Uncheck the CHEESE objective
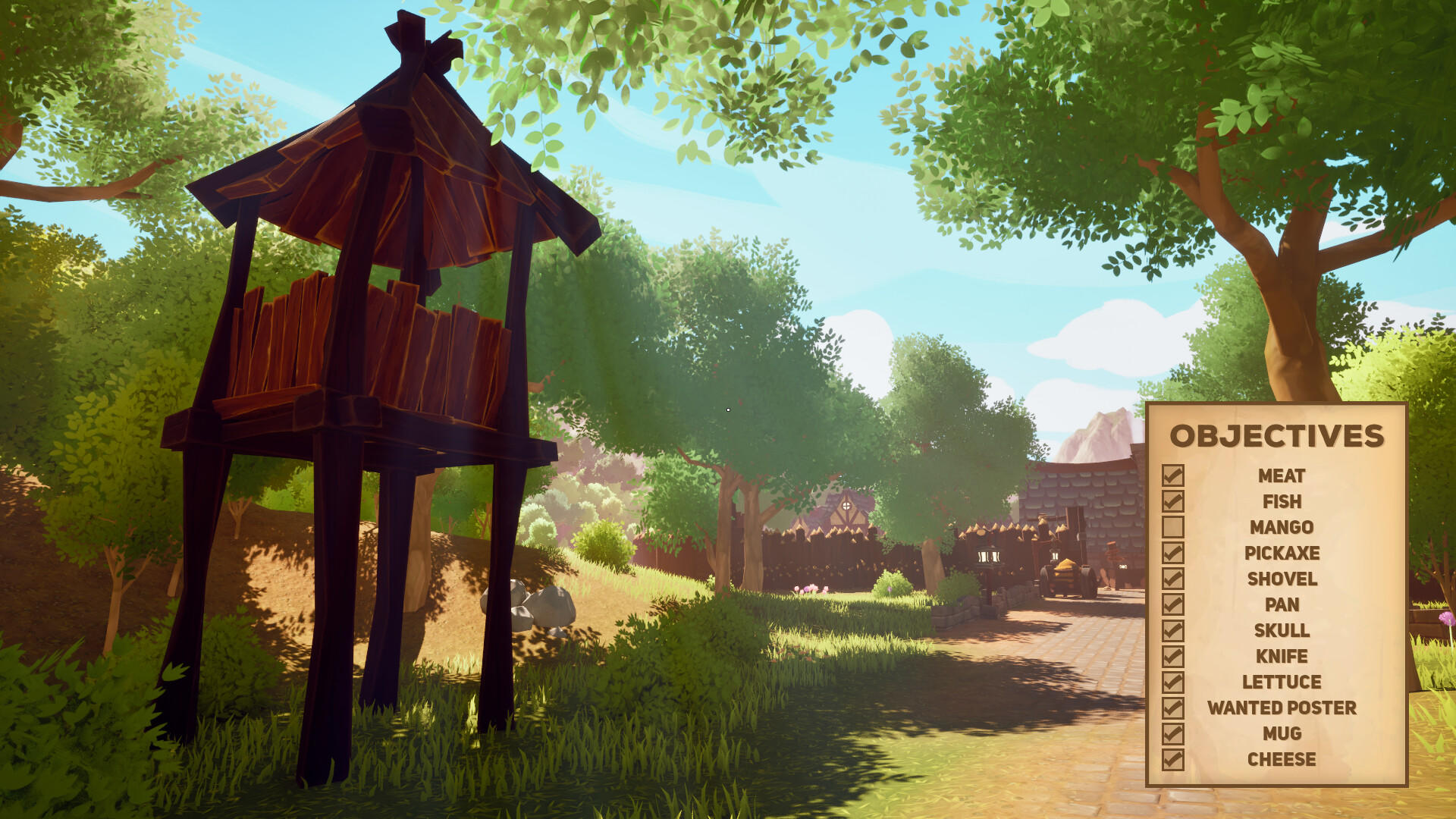 1174,758
